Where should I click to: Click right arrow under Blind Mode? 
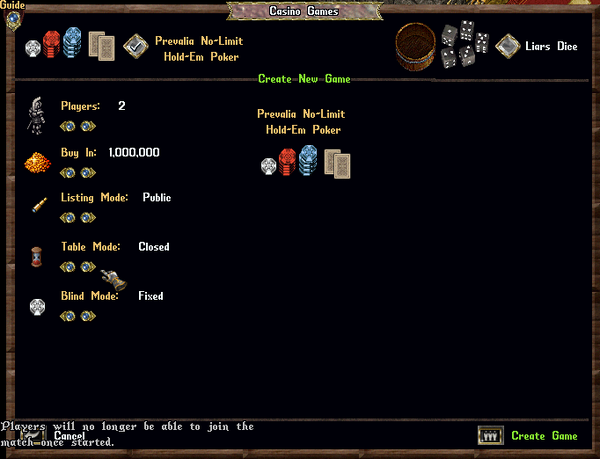[x=87, y=316]
